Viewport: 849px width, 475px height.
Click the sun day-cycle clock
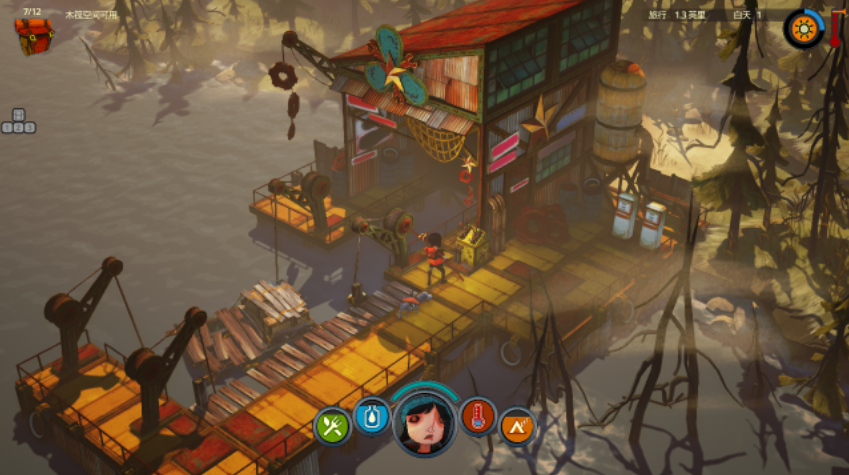pos(802,28)
